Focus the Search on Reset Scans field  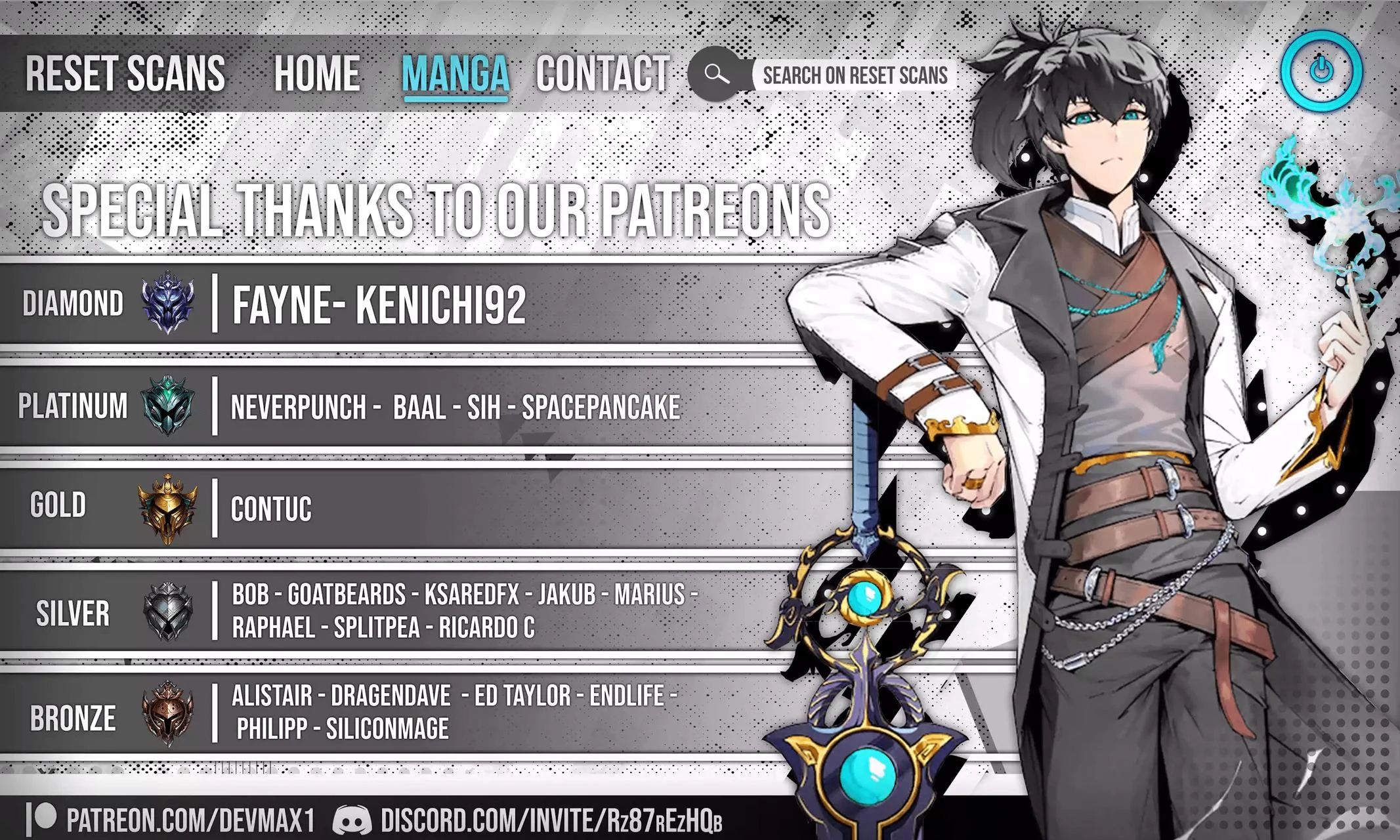pos(855,75)
